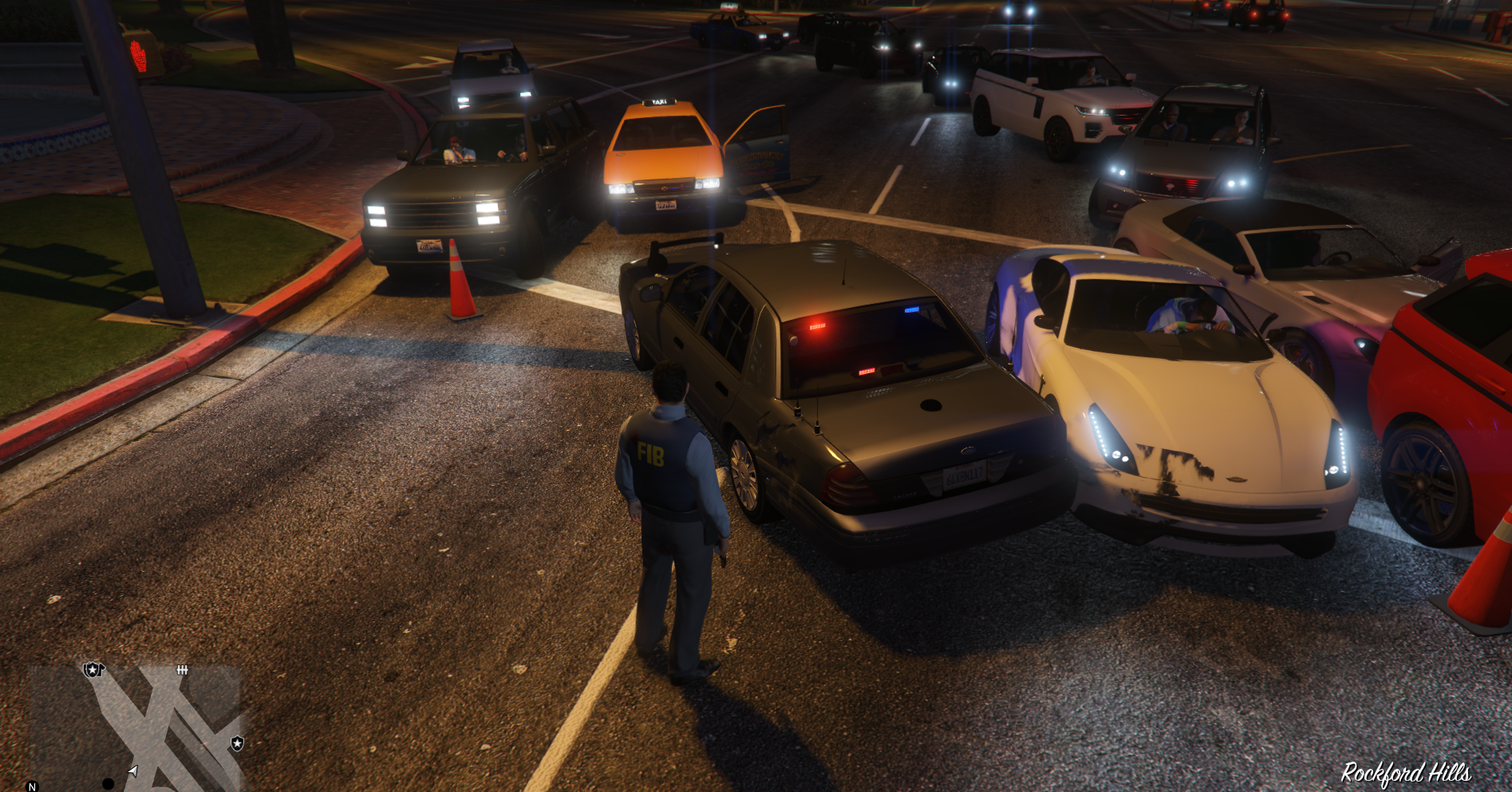Select the police badge with shirt blip
Viewport: 1512px width, 792px height.
point(93,669)
